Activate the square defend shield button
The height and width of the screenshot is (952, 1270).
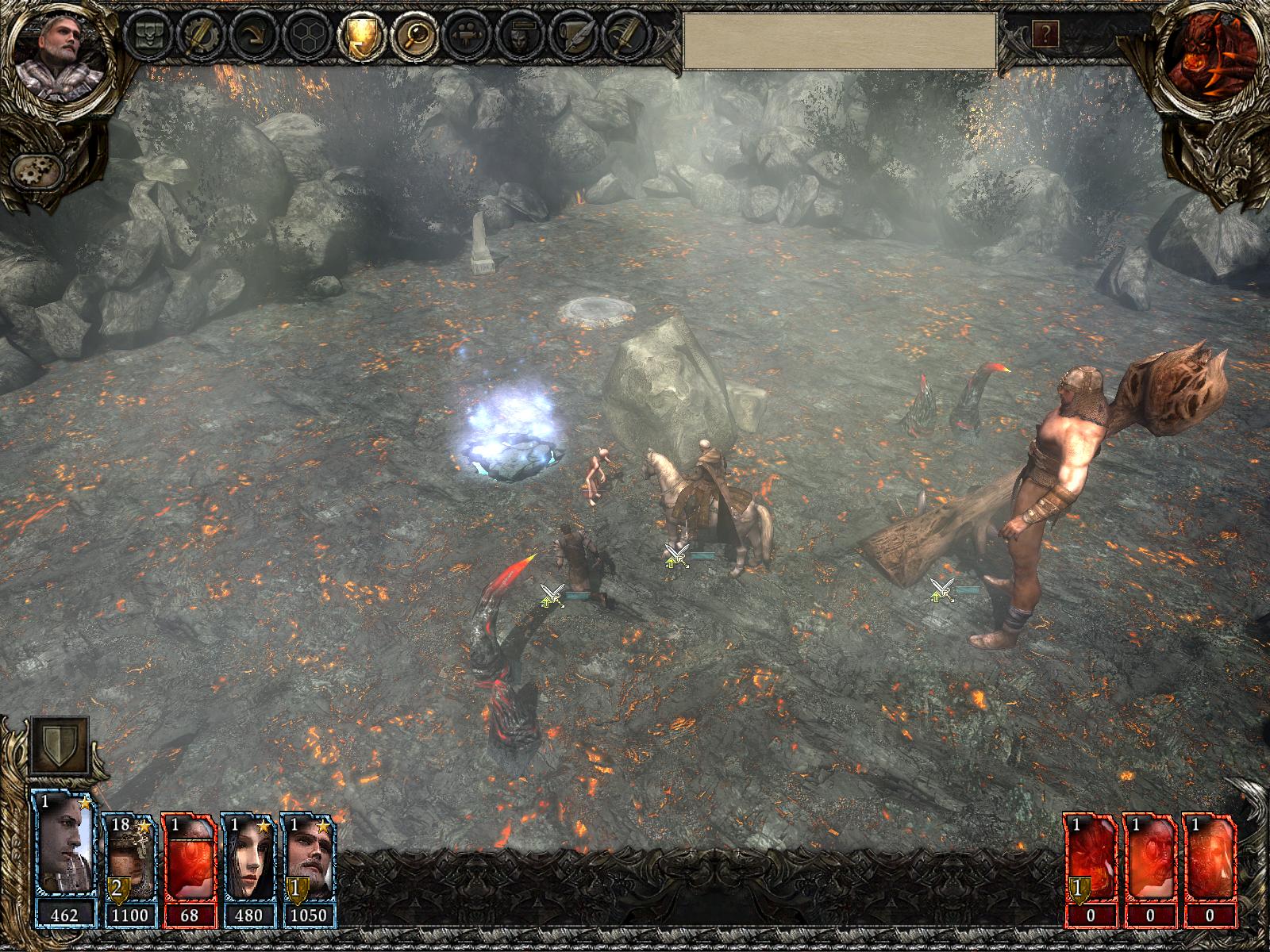coord(60,747)
